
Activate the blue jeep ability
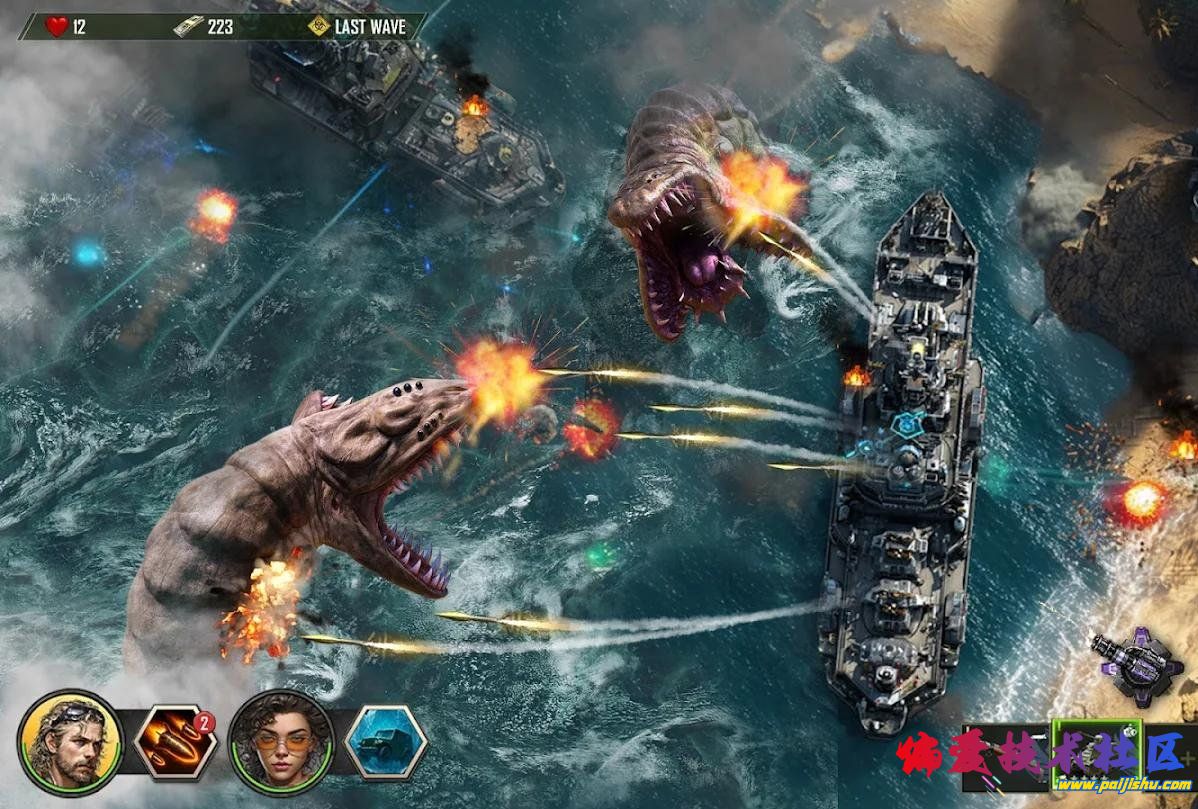click(386, 742)
